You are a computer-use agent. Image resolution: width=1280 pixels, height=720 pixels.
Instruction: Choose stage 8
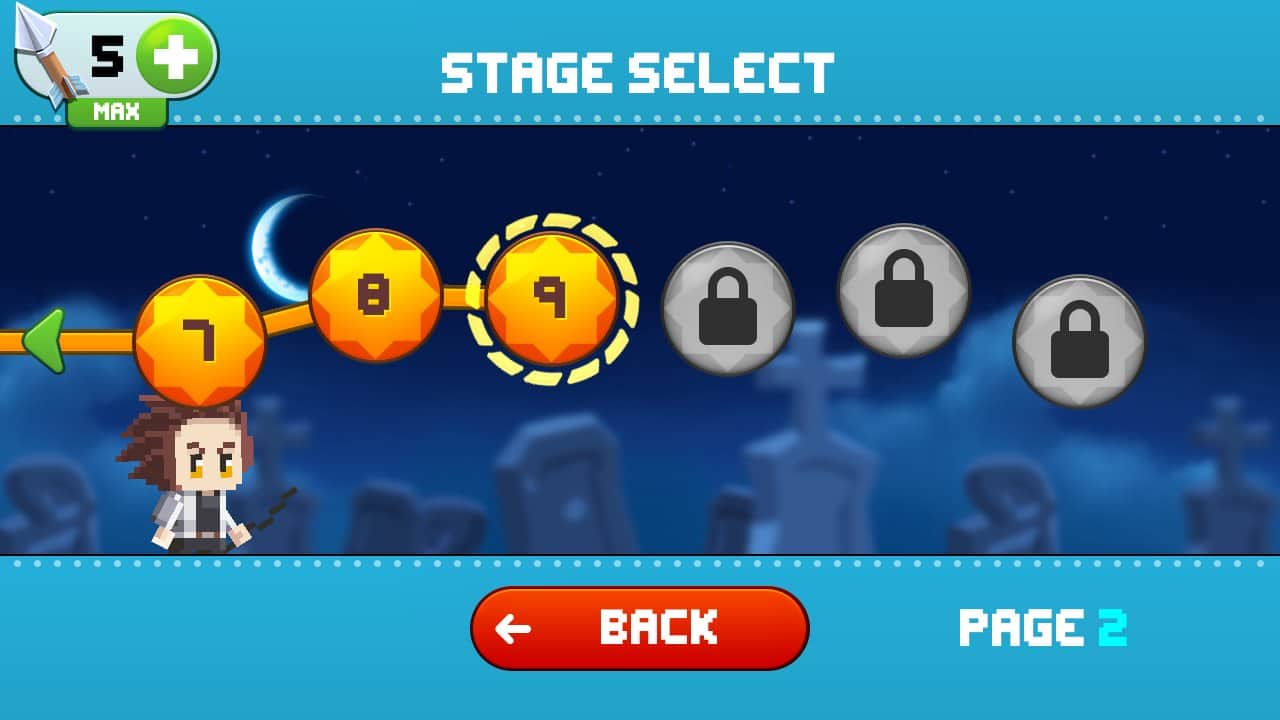[x=375, y=295]
